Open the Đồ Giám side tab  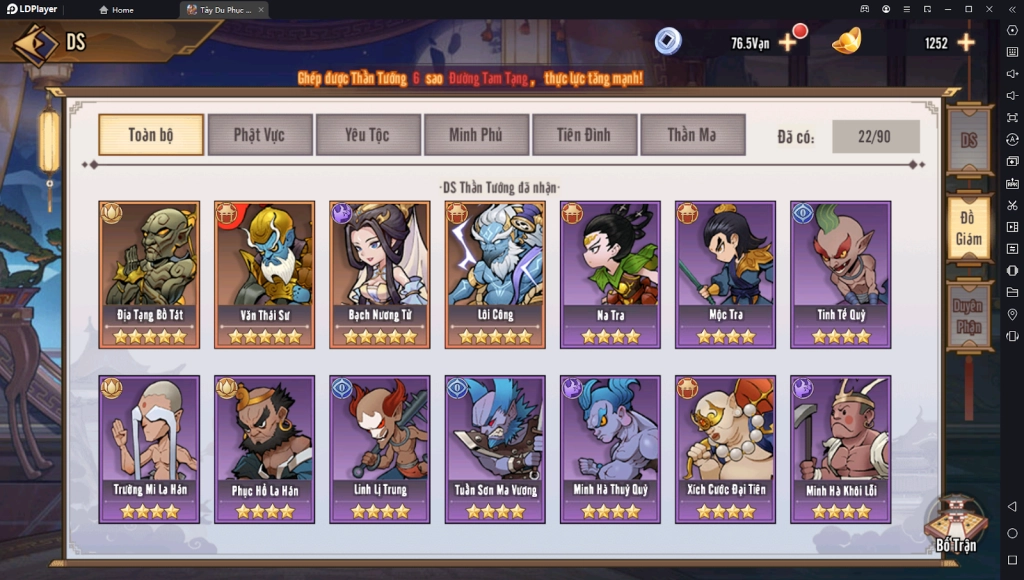click(x=968, y=227)
